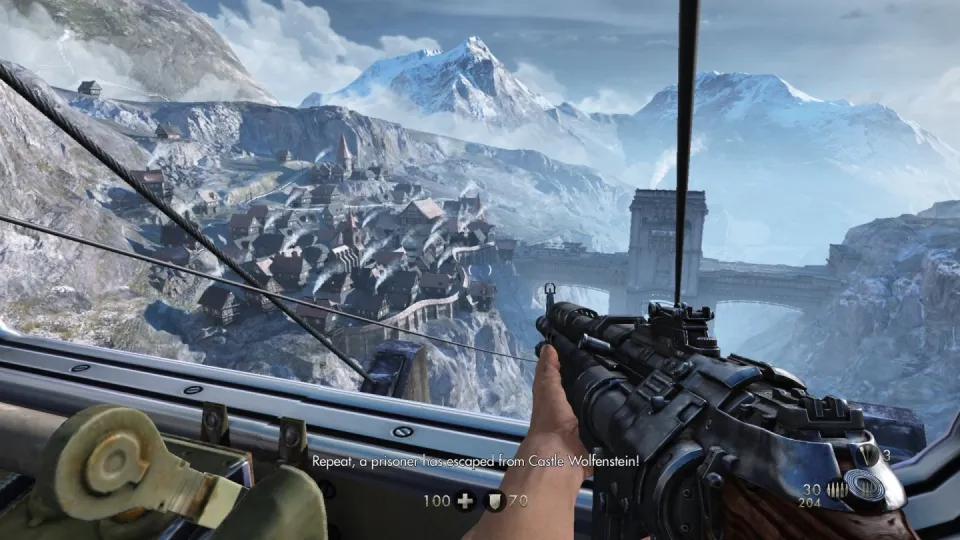Viewport: 960px width, 540px height.
Task: Select the rifle bullets ammo icon
Action: pyautogui.click(x=836, y=489)
